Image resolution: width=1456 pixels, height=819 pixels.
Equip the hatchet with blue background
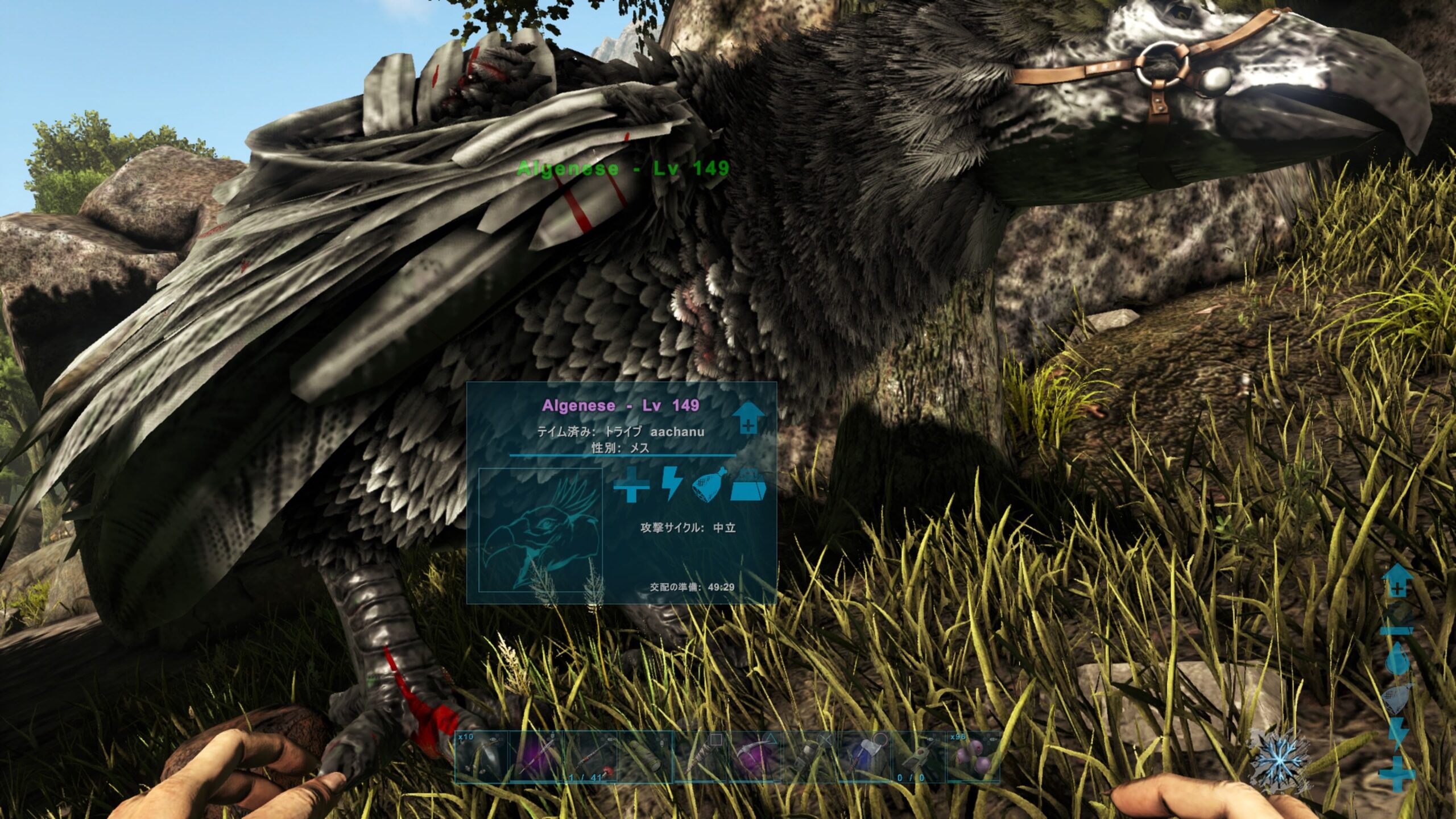click(864, 756)
